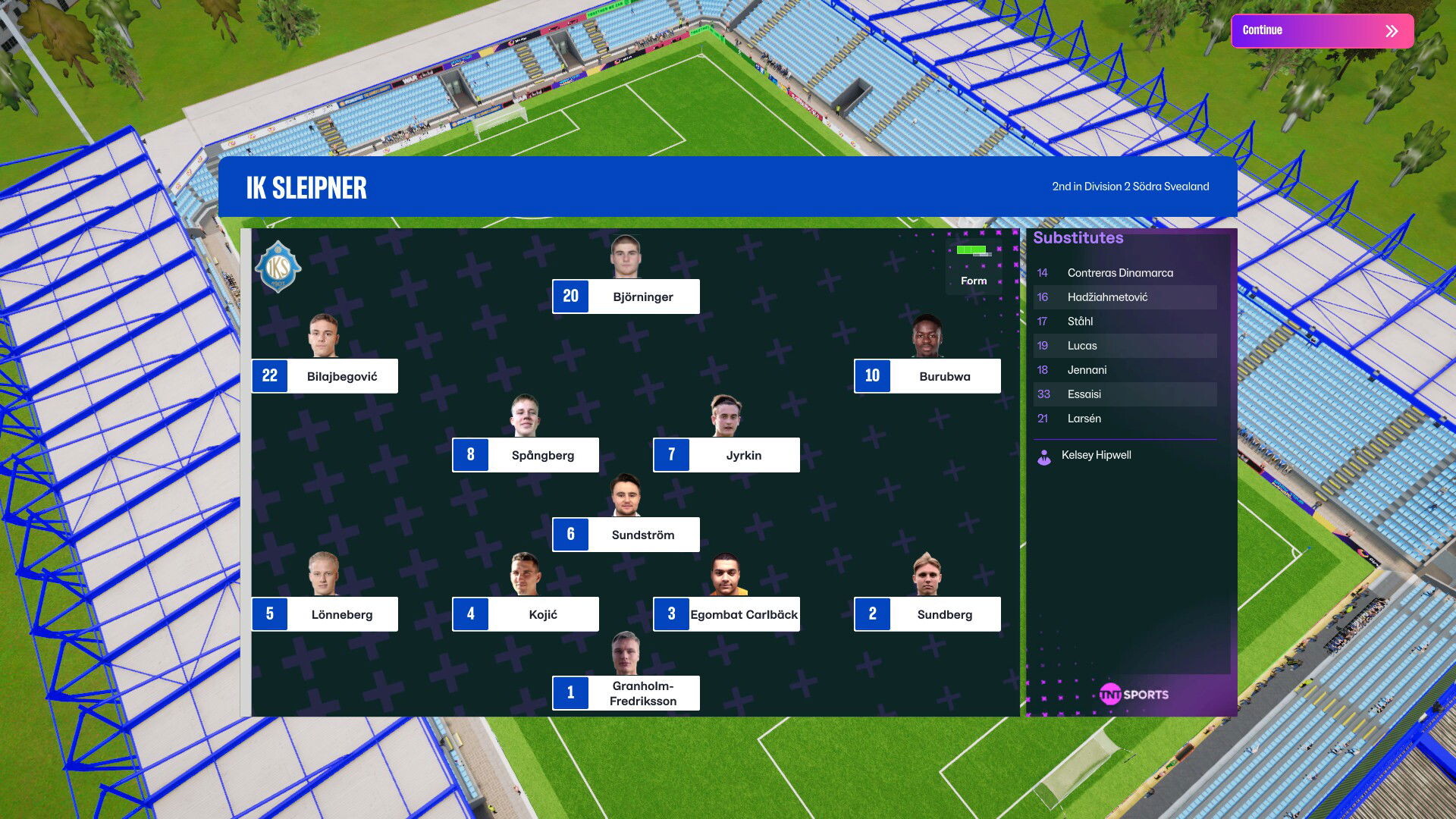
Task: Choose Sundström's number 6 card
Action: pos(626,535)
